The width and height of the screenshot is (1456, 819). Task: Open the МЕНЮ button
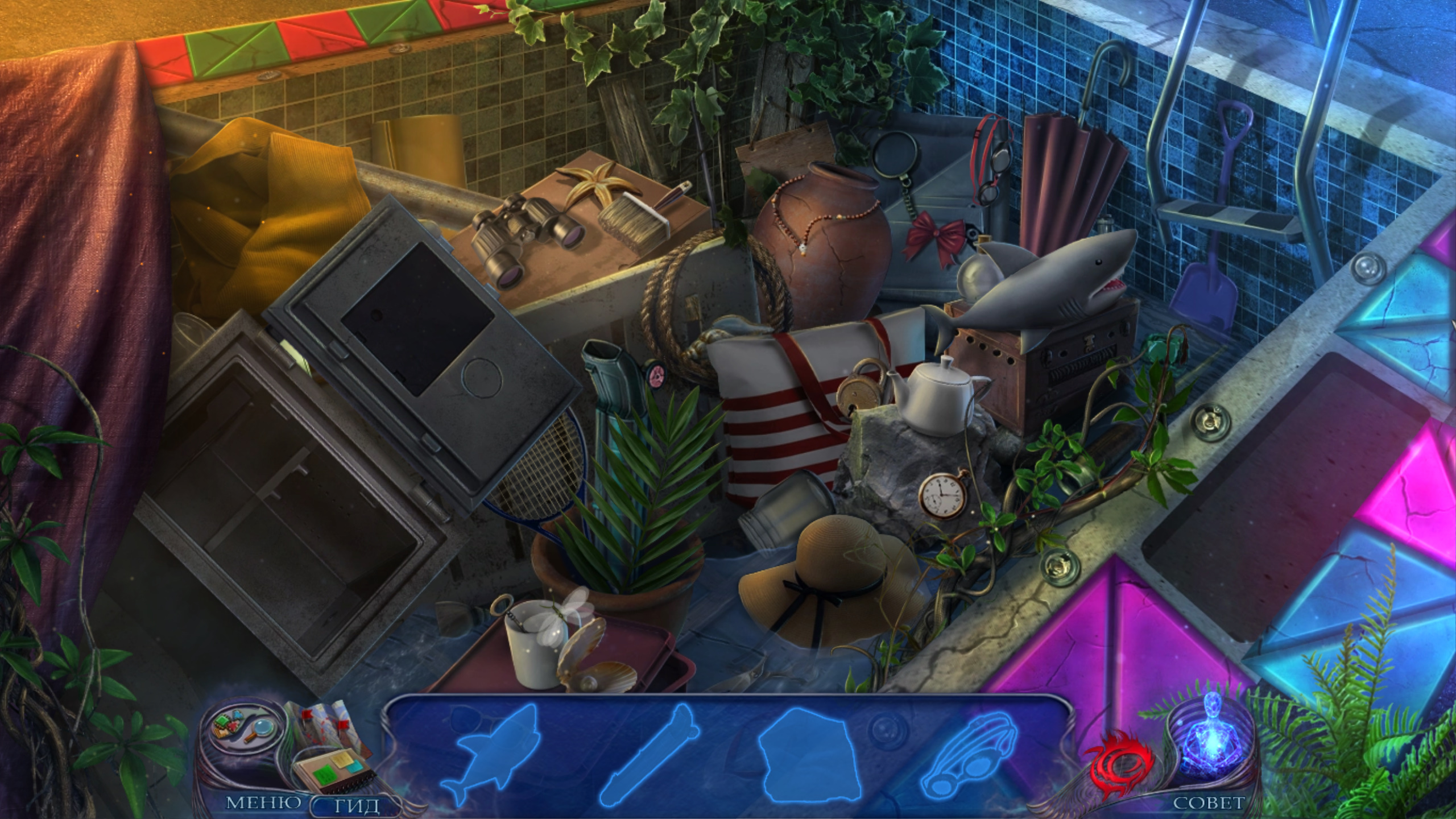[x=263, y=803]
